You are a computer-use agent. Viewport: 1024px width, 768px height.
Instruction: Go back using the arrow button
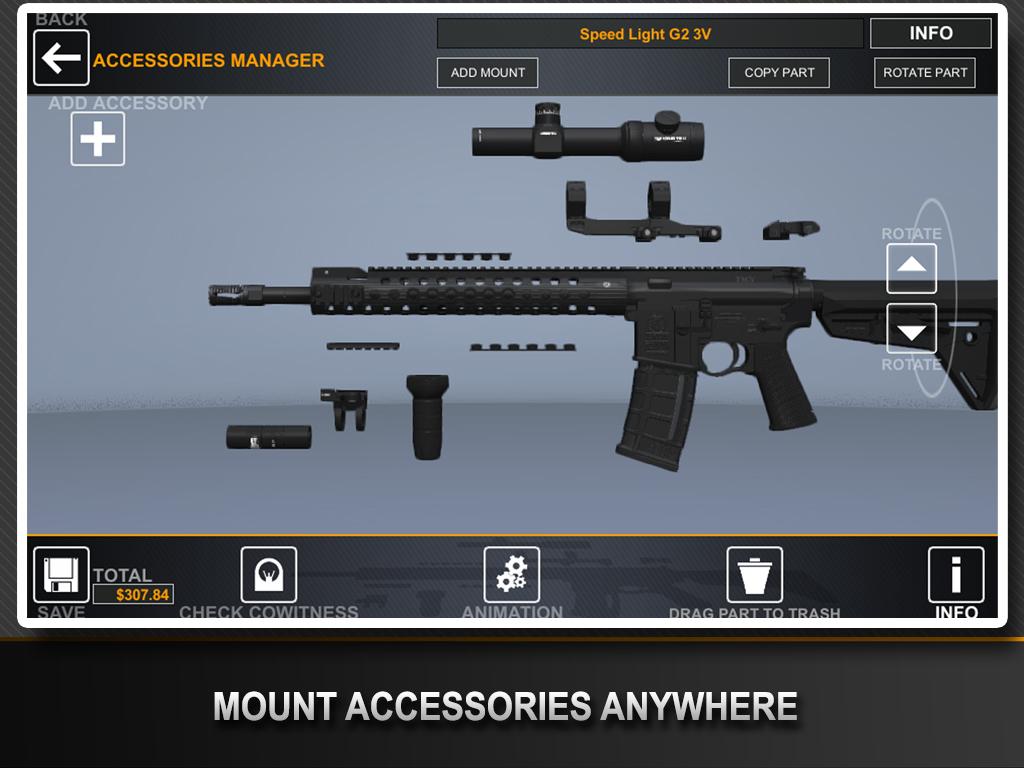(61, 58)
